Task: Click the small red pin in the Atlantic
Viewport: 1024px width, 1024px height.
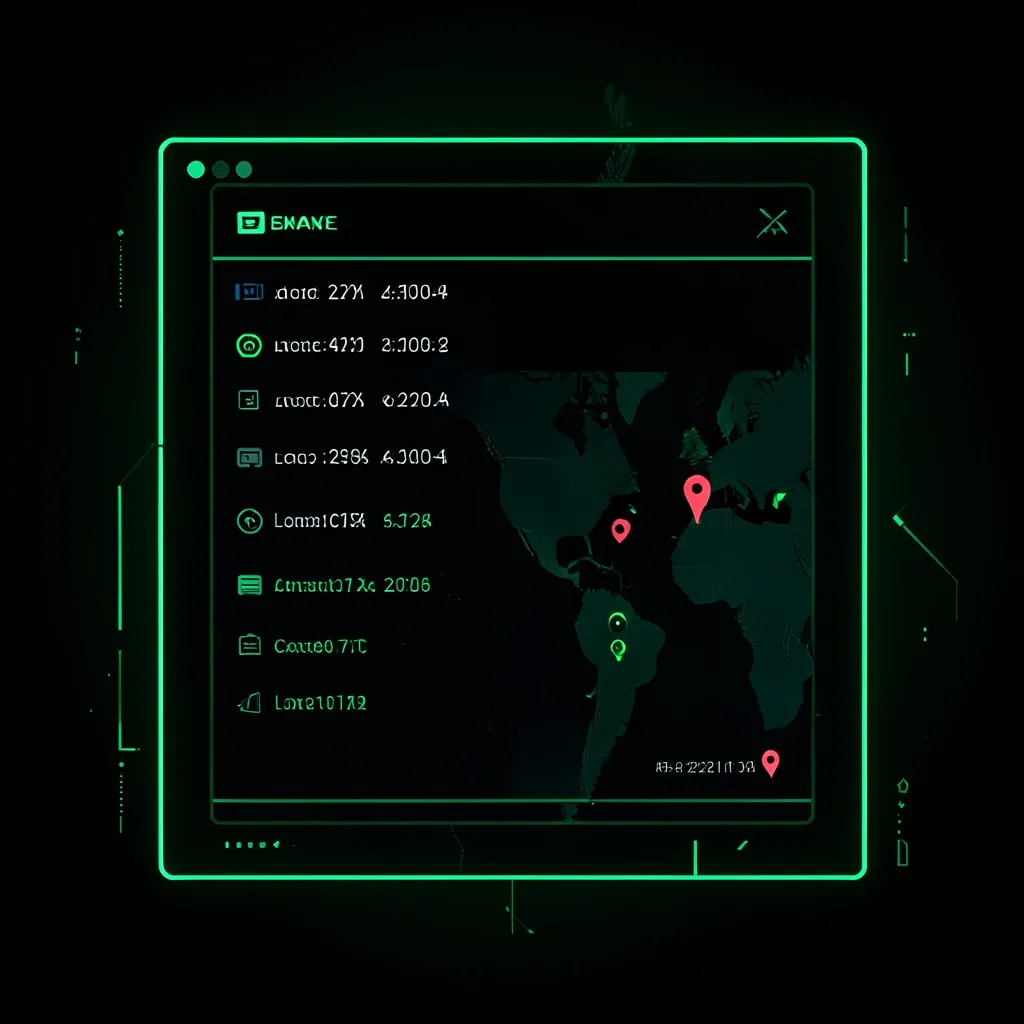Action: pos(621,530)
